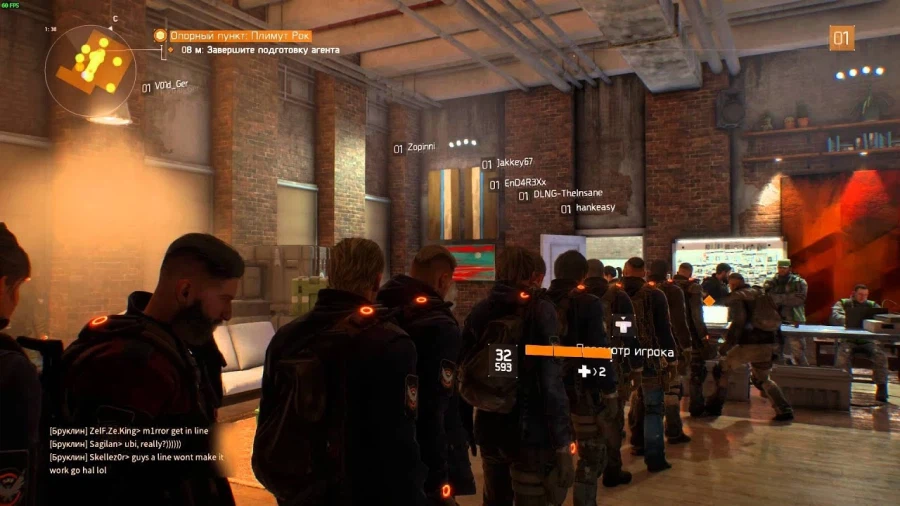
Task: Click the orange 01 level badge
Action: 841,38
